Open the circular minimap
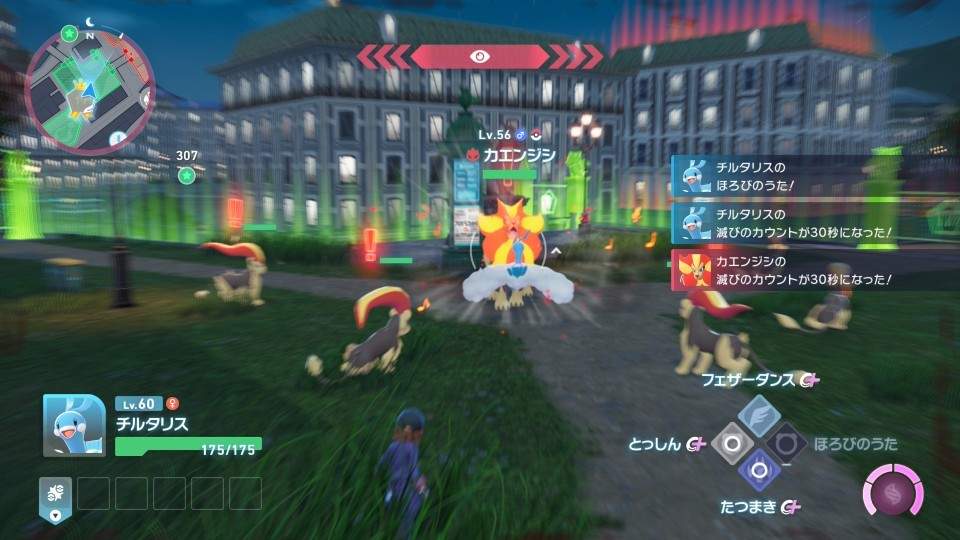 tap(87, 81)
